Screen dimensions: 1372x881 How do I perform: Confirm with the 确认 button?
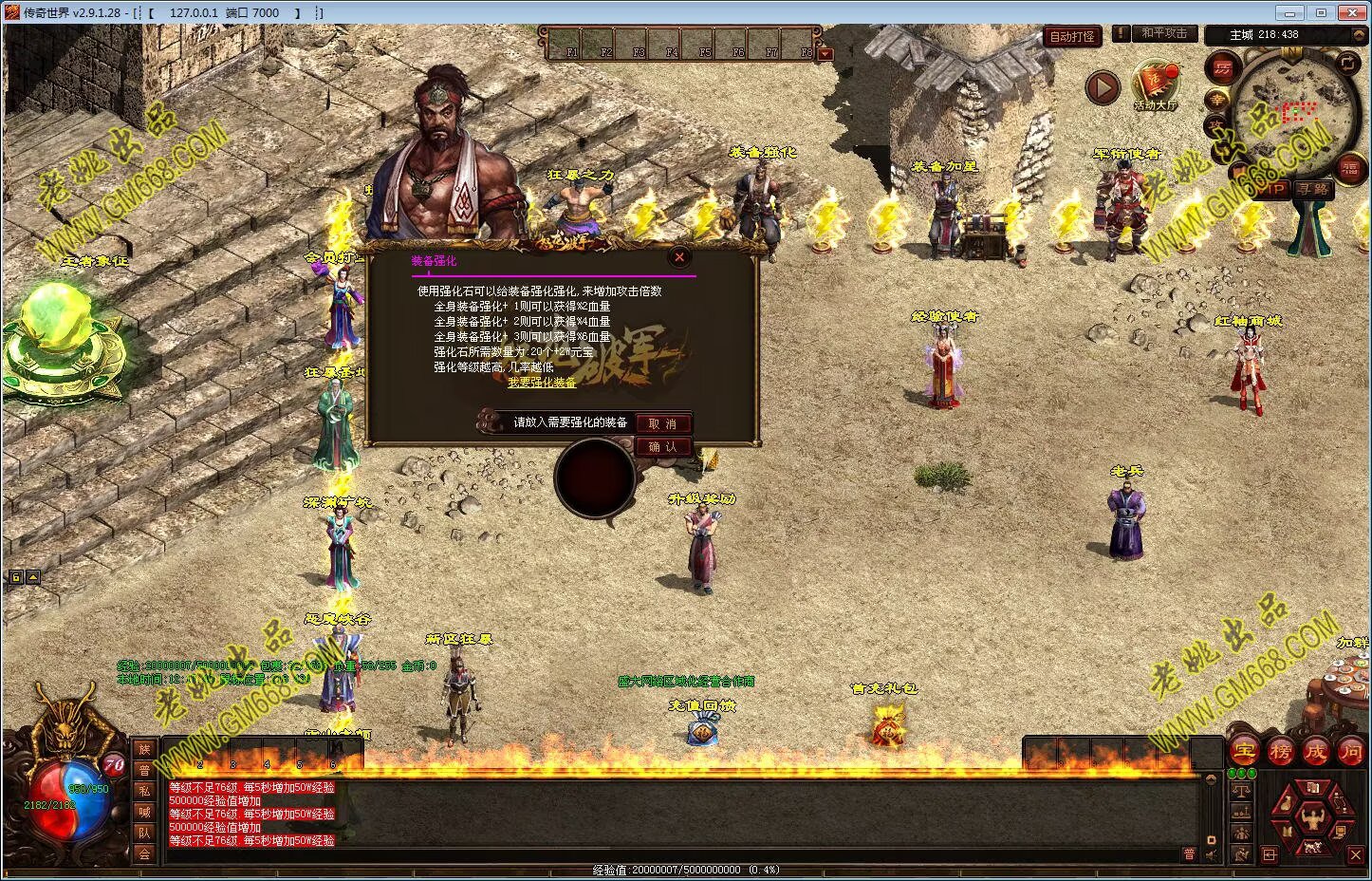pos(662,447)
